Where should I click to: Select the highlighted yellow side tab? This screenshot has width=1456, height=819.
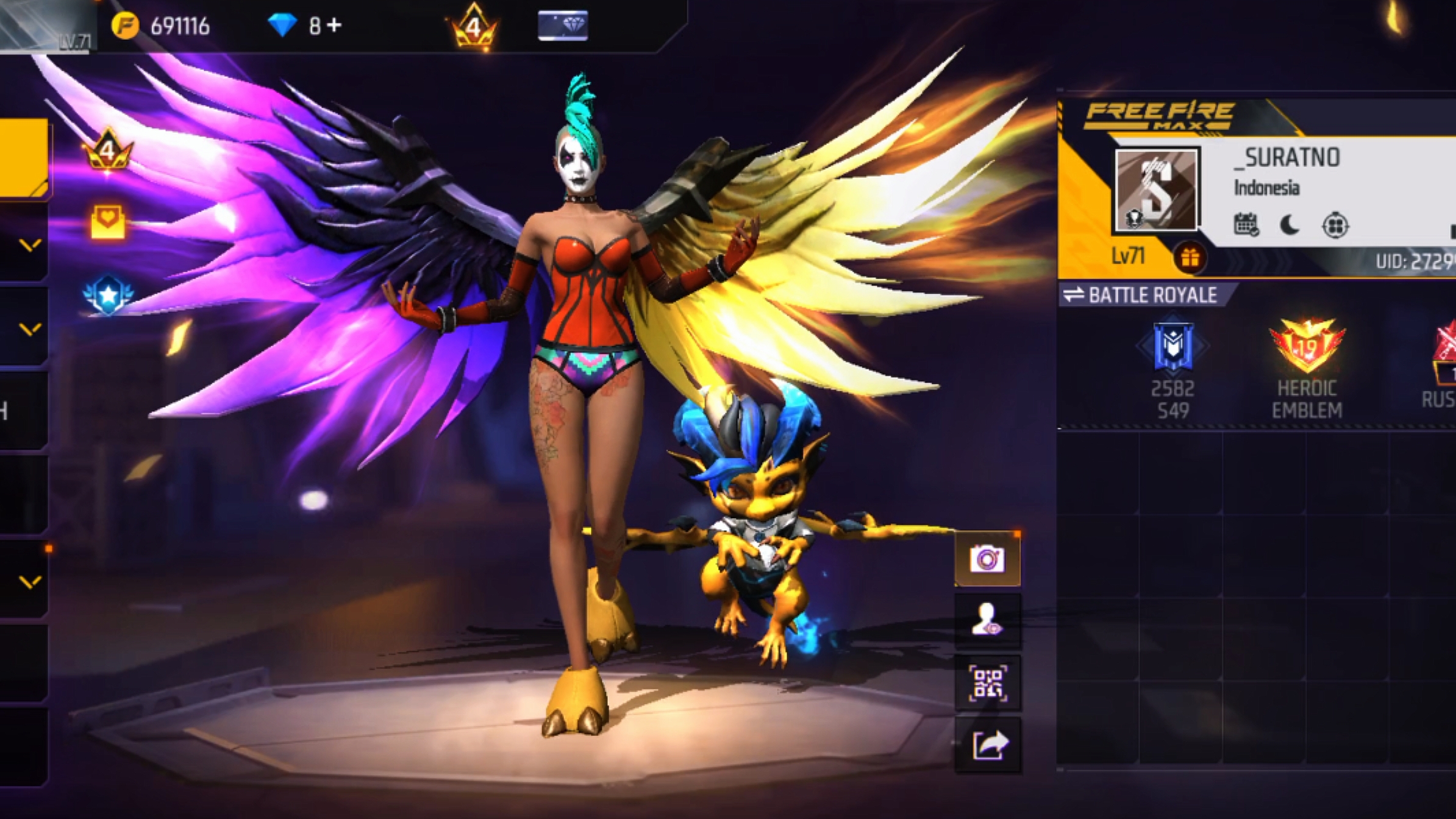tap(23, 157)
